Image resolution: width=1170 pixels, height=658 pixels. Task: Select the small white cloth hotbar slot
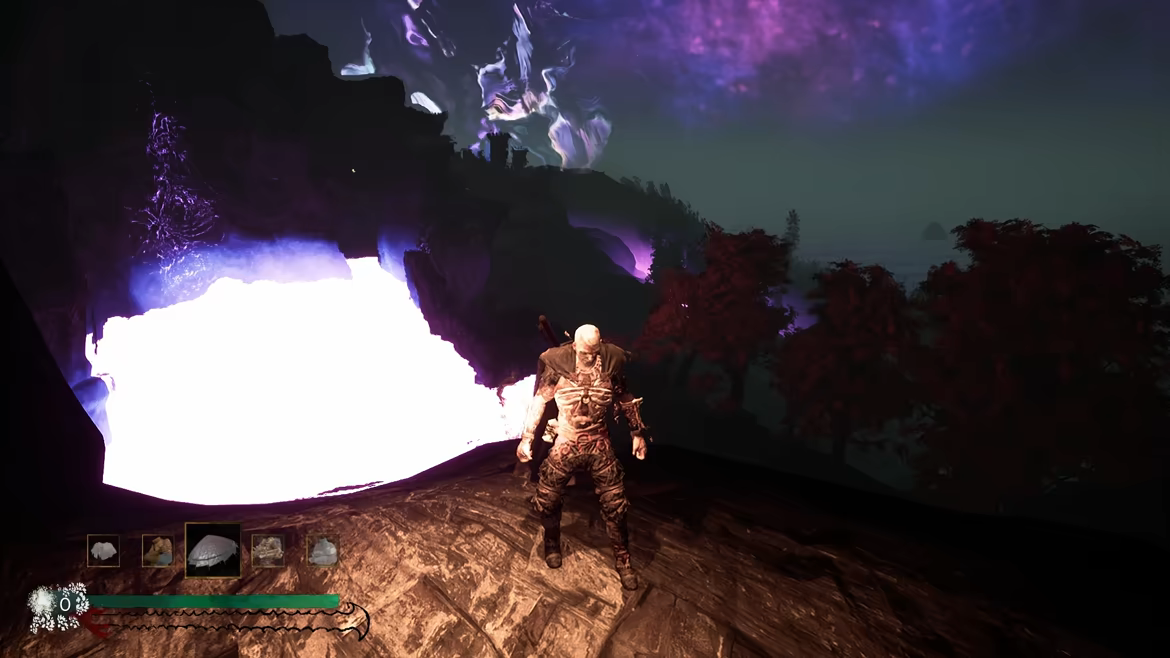[103, 550]
